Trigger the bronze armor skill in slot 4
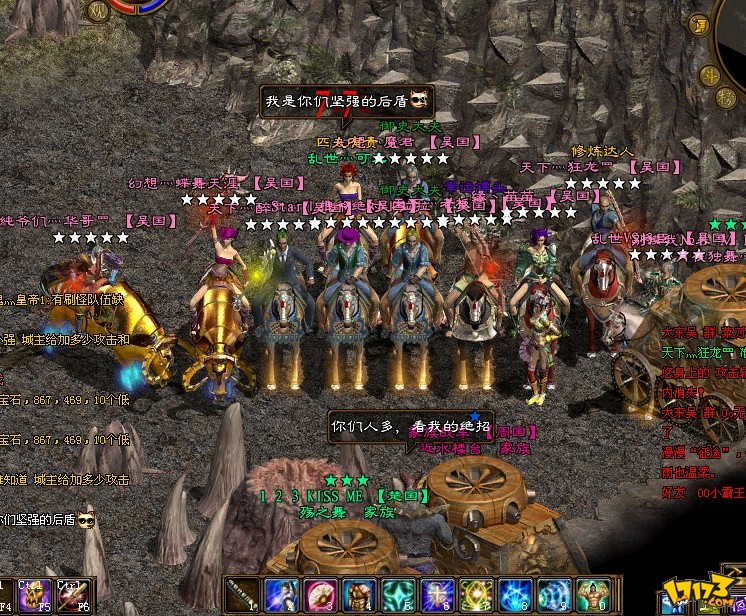The image size is (746, 616). [360, 593]
